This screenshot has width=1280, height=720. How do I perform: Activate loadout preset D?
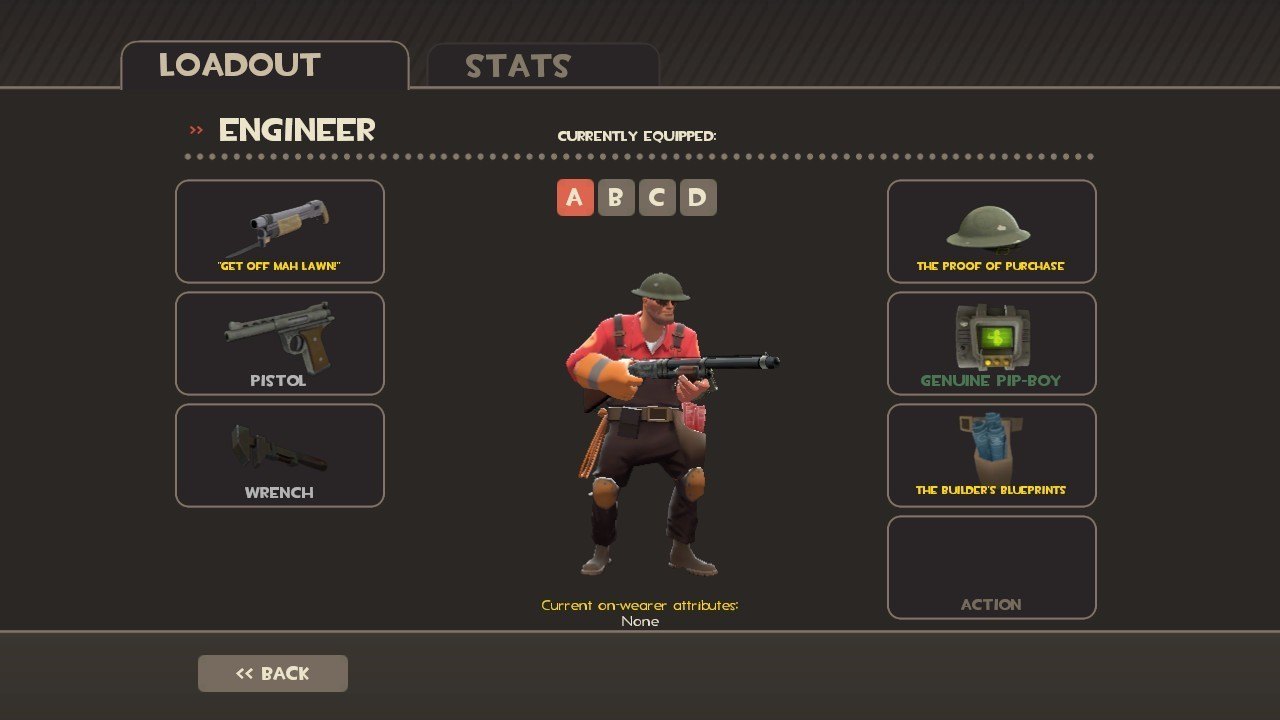tap(698, 198)
